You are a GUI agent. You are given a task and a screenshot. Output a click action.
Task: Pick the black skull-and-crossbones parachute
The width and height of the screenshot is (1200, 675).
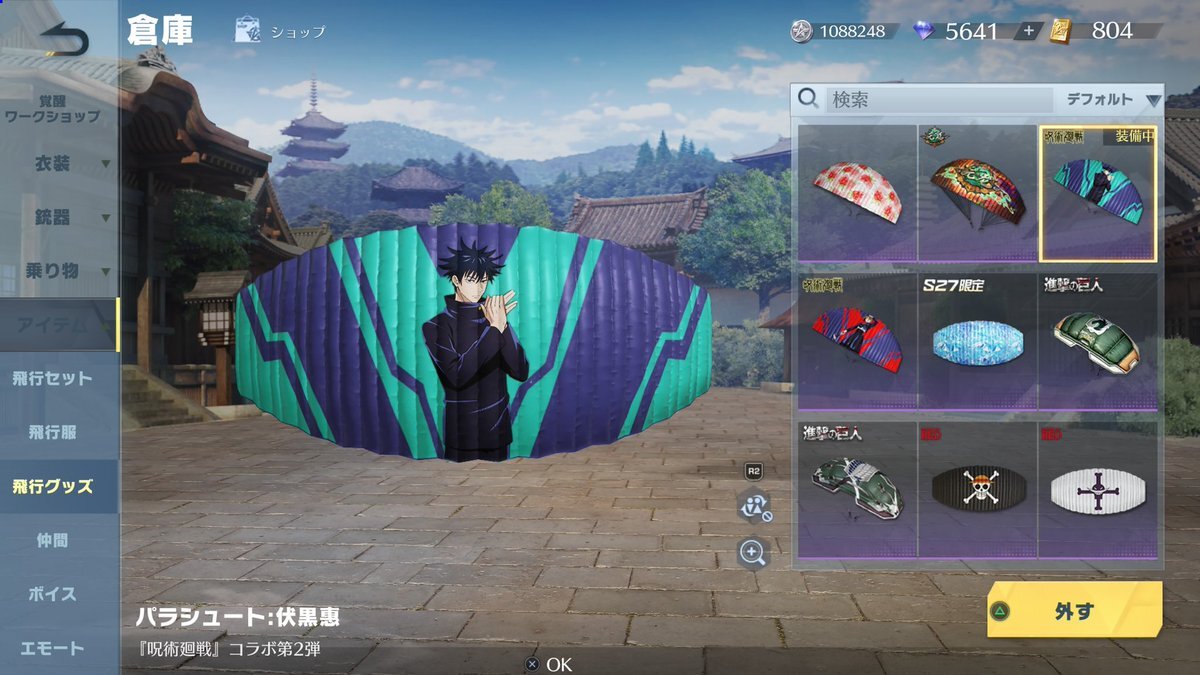[977, 490]
